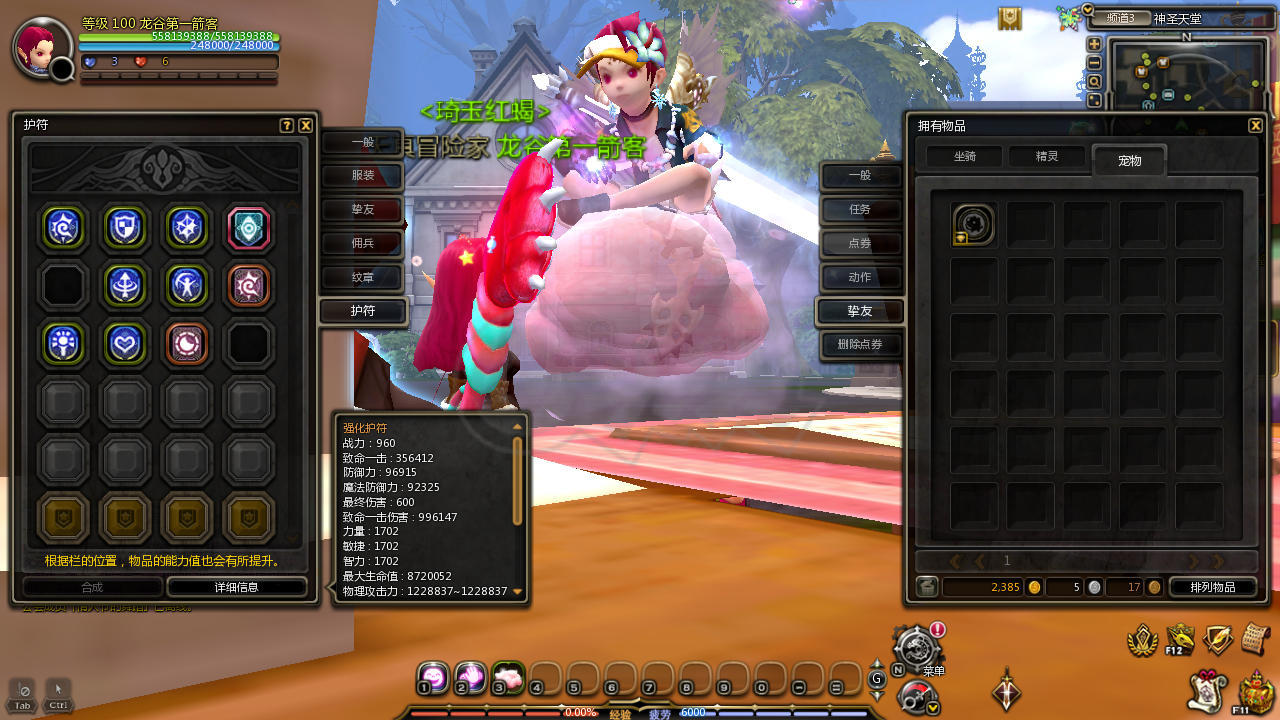Viewport: 1280px width, 720px height.
Task: Close the 拥有物品 inventory window
Action: click(x=1255, y=126)
